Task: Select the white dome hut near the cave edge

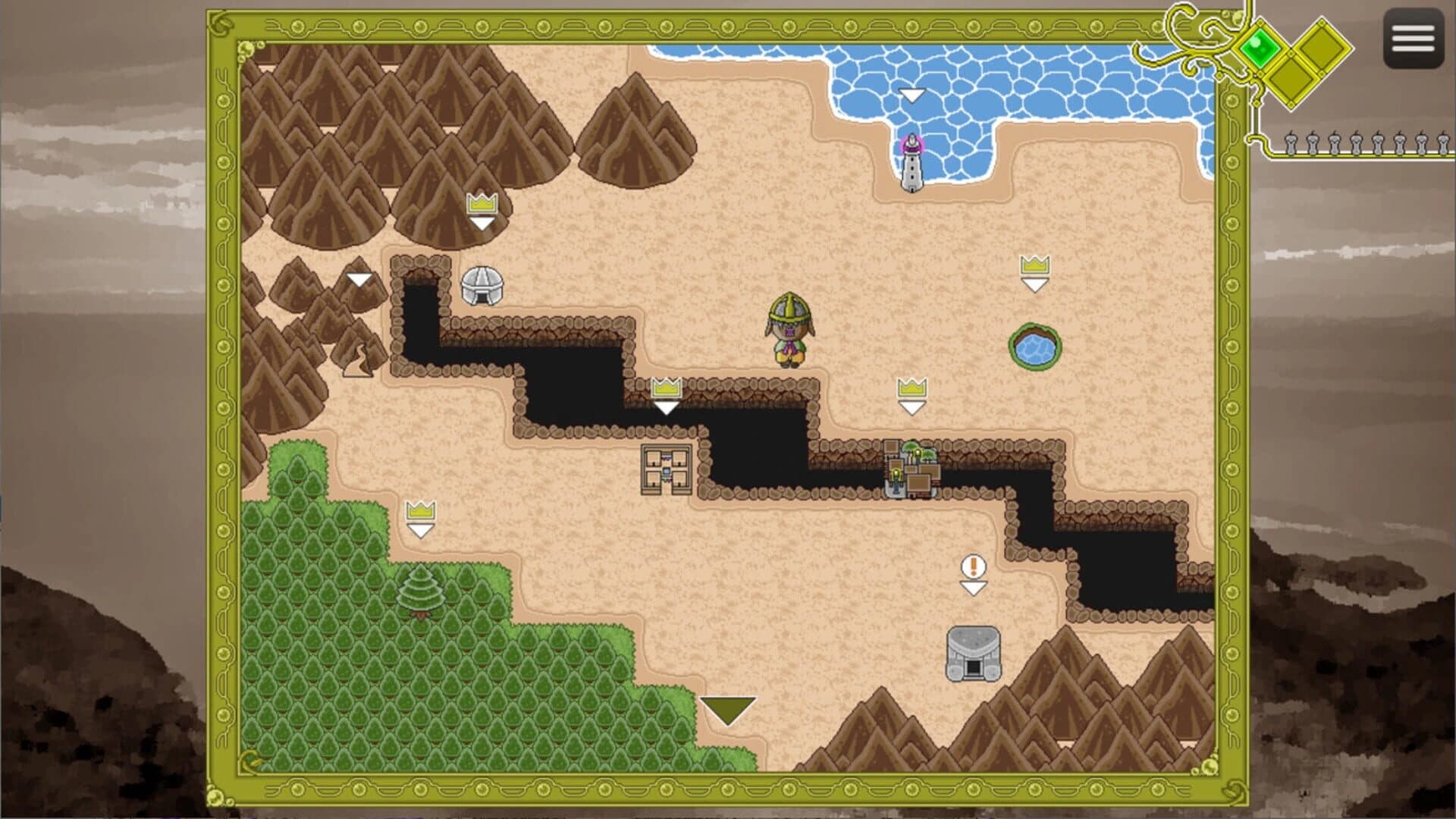Action: click(x=483, y=287)
